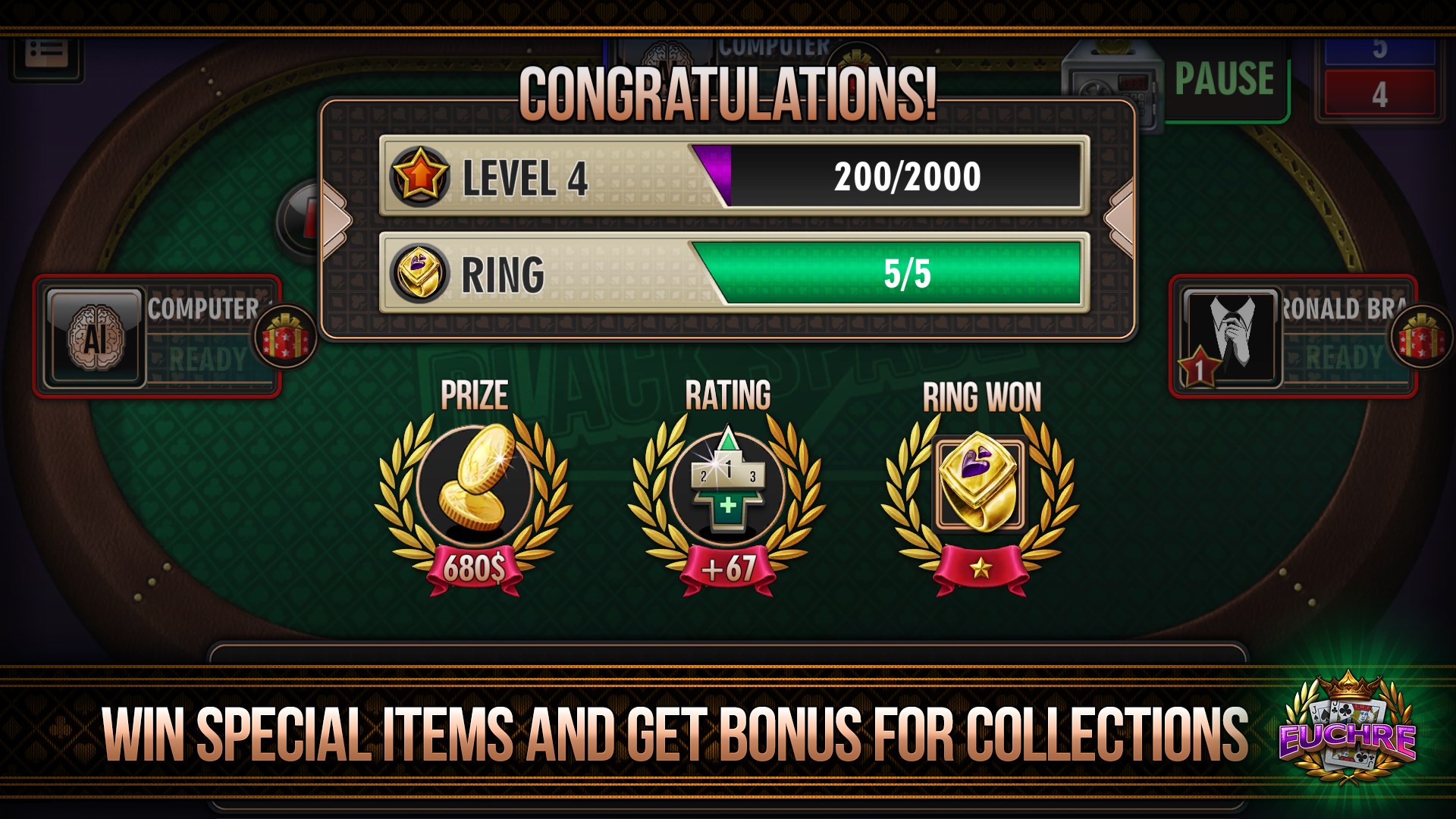
Task: Expand rewards using the right arrow chevron
Action: [x=1119, y=220]
